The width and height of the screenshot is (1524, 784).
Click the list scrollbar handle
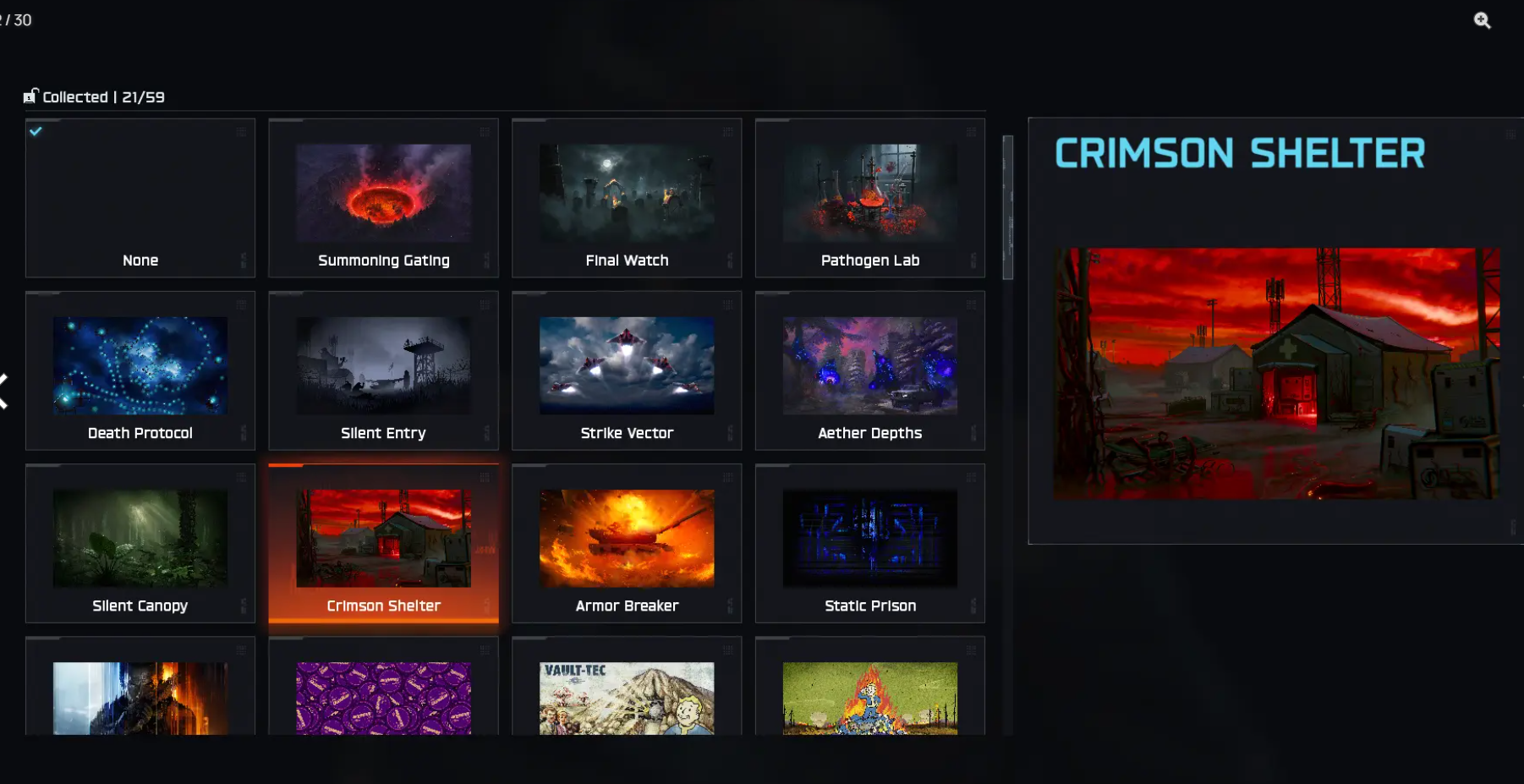click(1007, 207)
